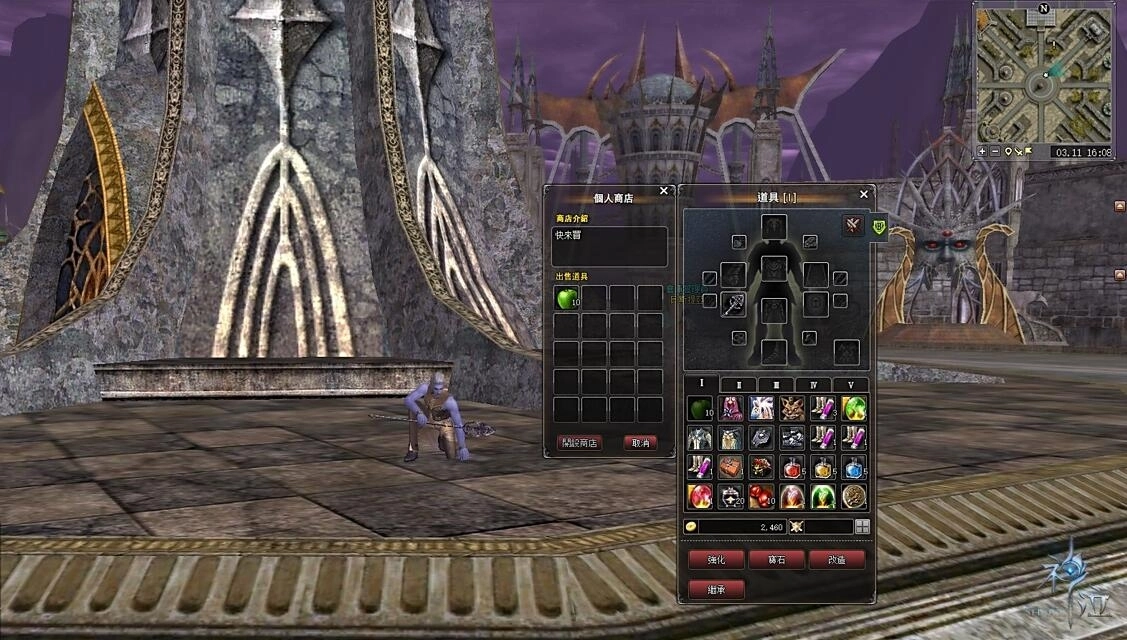
Task: Select the blue potion flask in the inventory
Action: pyautogui.click(x=853, y=467)
